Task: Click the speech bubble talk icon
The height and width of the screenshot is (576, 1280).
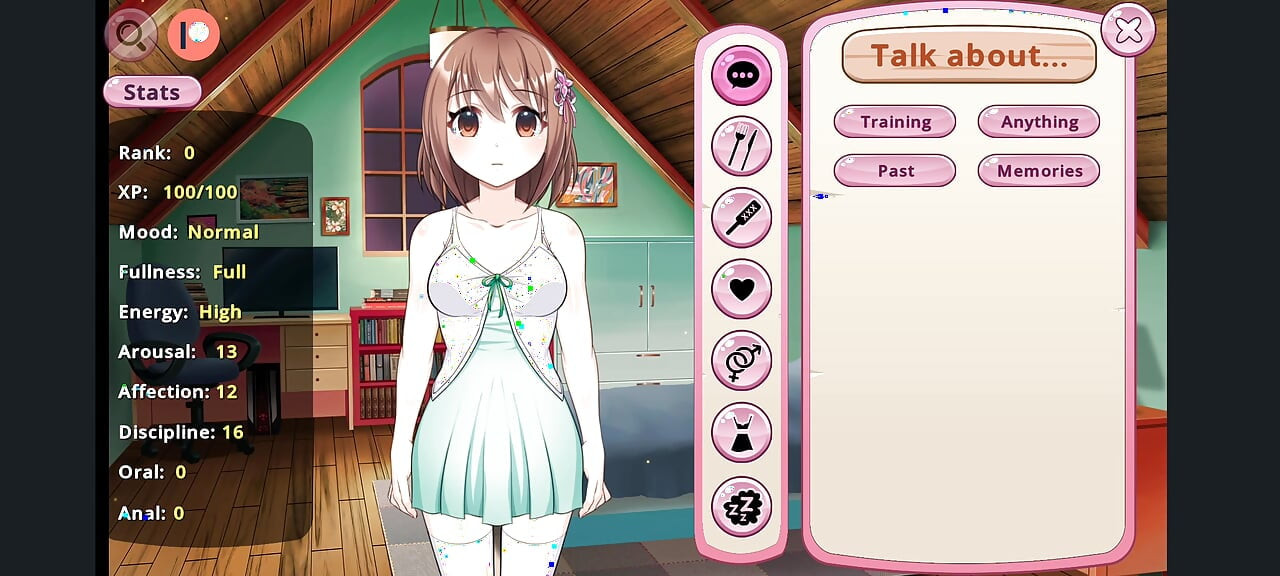Action: point(741,76)
